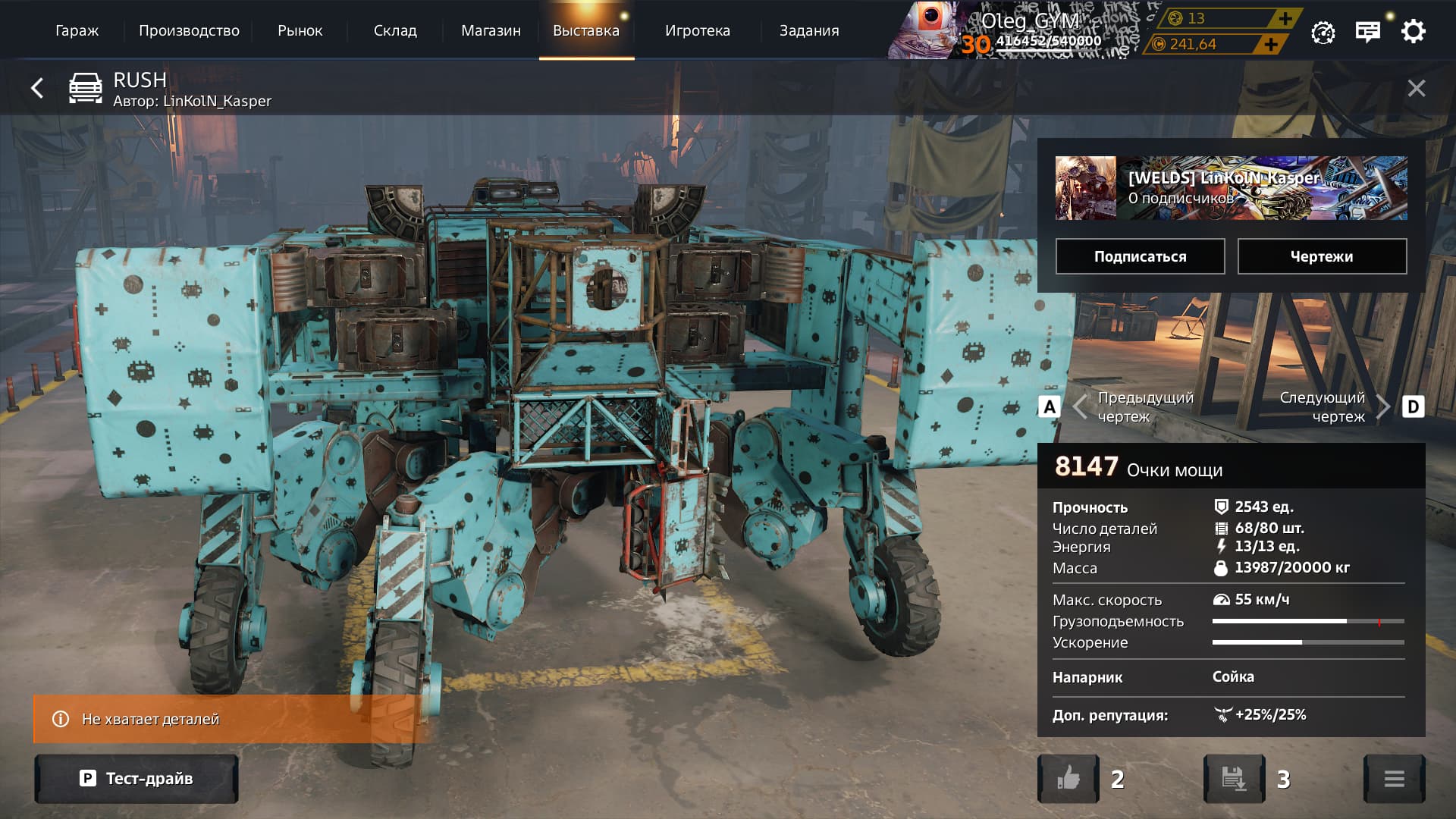Like the blueprint with thumbs-up

pyautogui.click(x=1068, y=779)
